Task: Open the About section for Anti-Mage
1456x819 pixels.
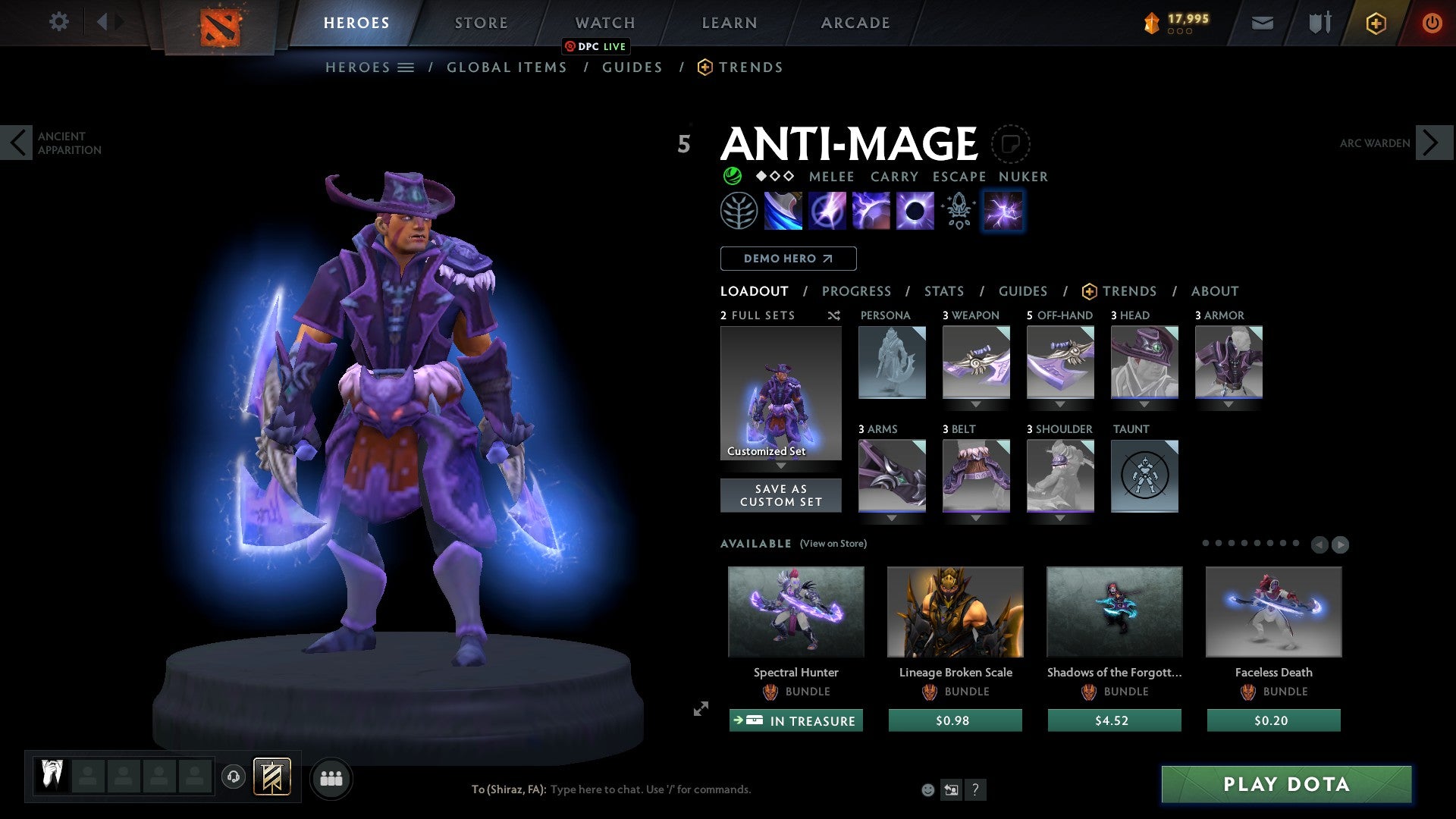Action: tap(1214, 291)
